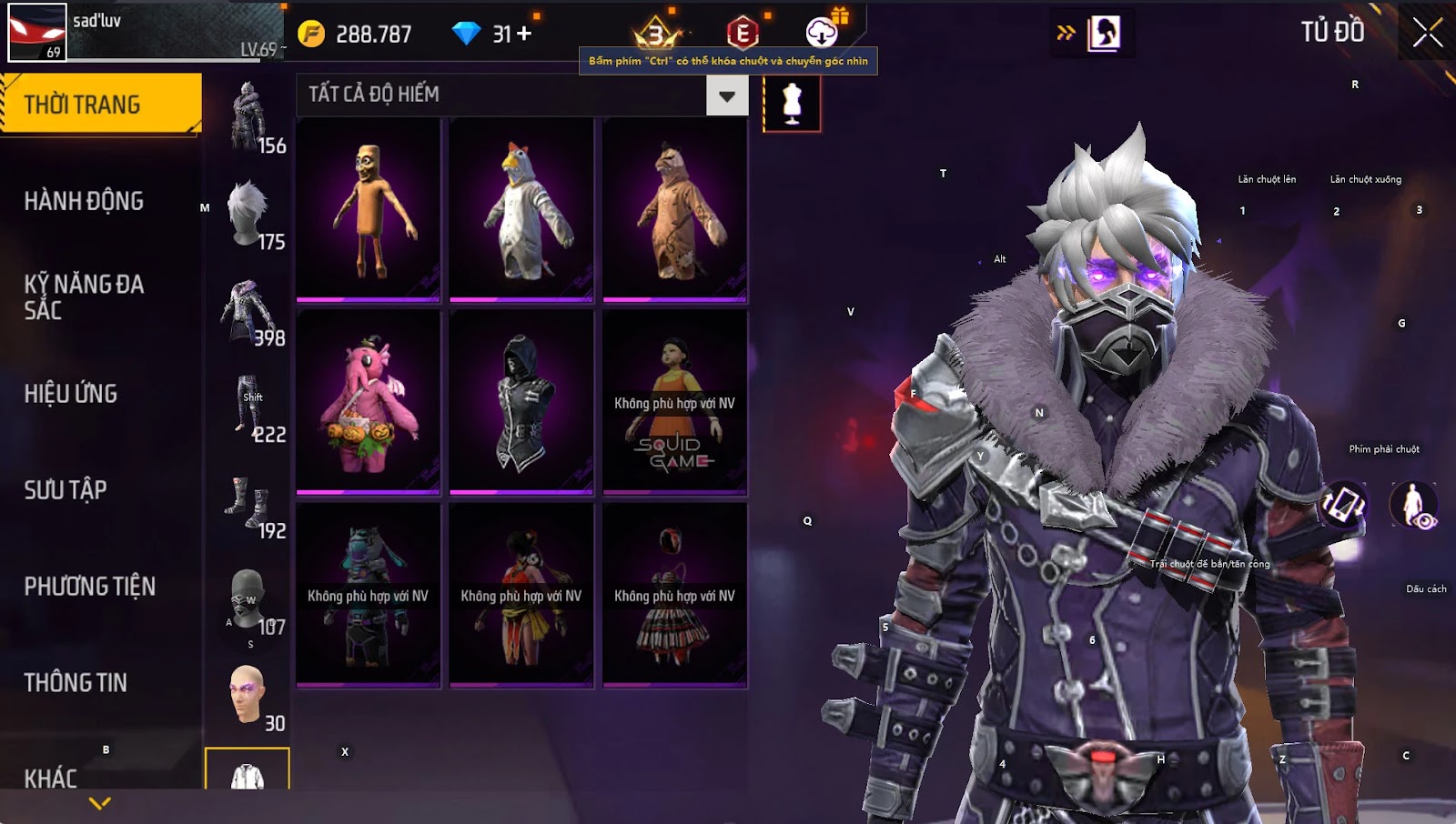
Task: Open Kỹ Năng Đa Sắc menu
Action: [x=84, y=296]
